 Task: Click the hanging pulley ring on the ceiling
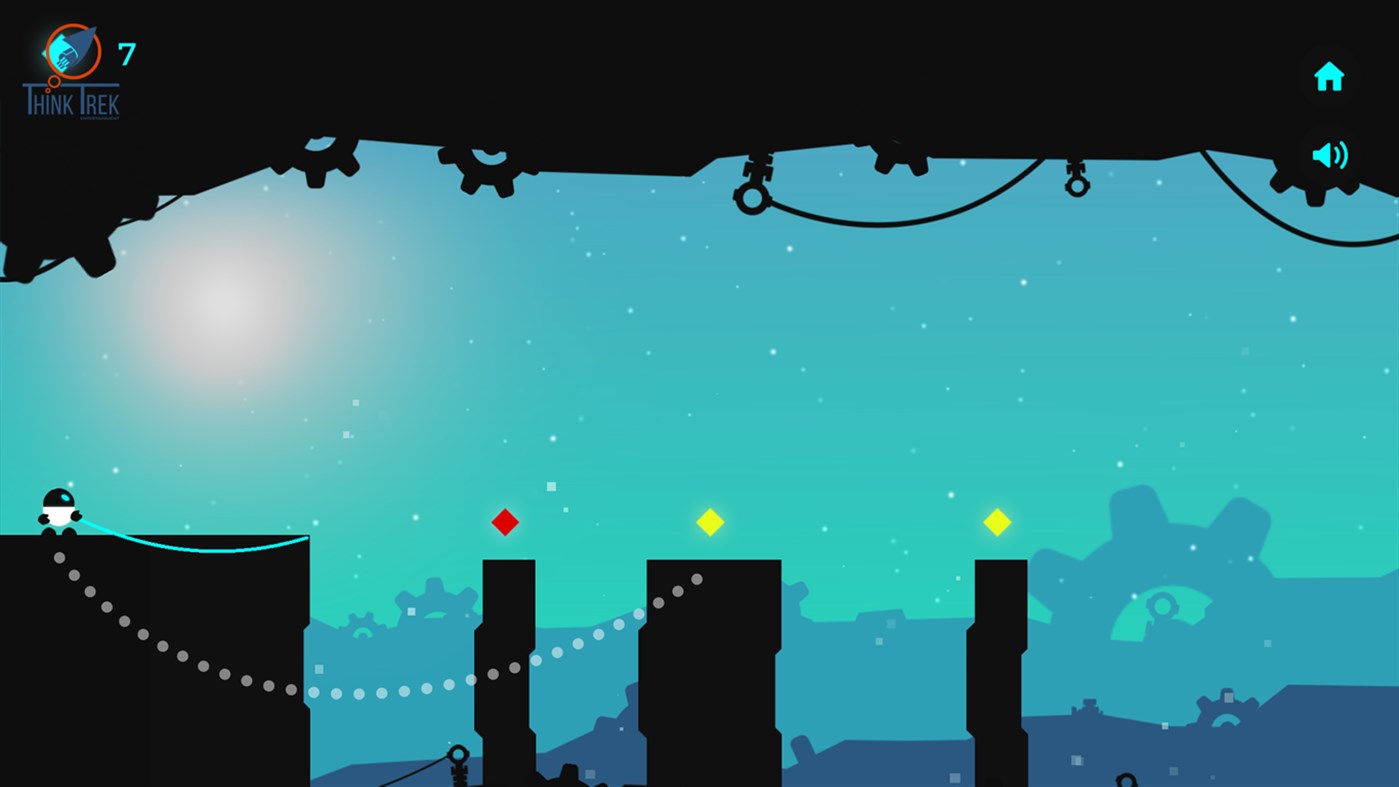pyautogui.click(x=753, y=197)
